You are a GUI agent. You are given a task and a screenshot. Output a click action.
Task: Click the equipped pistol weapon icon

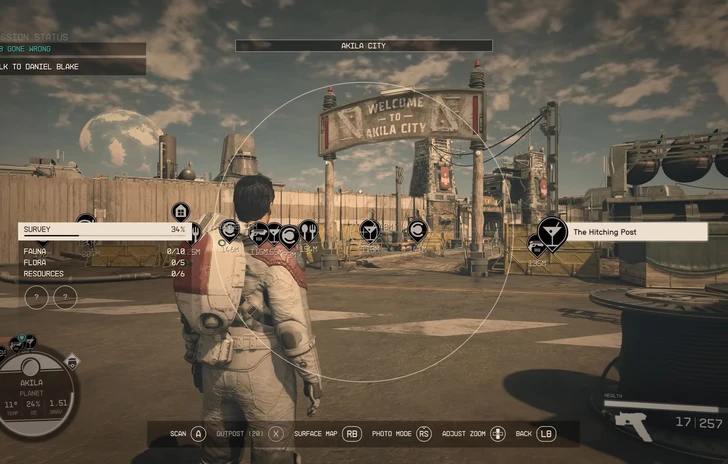634,425
